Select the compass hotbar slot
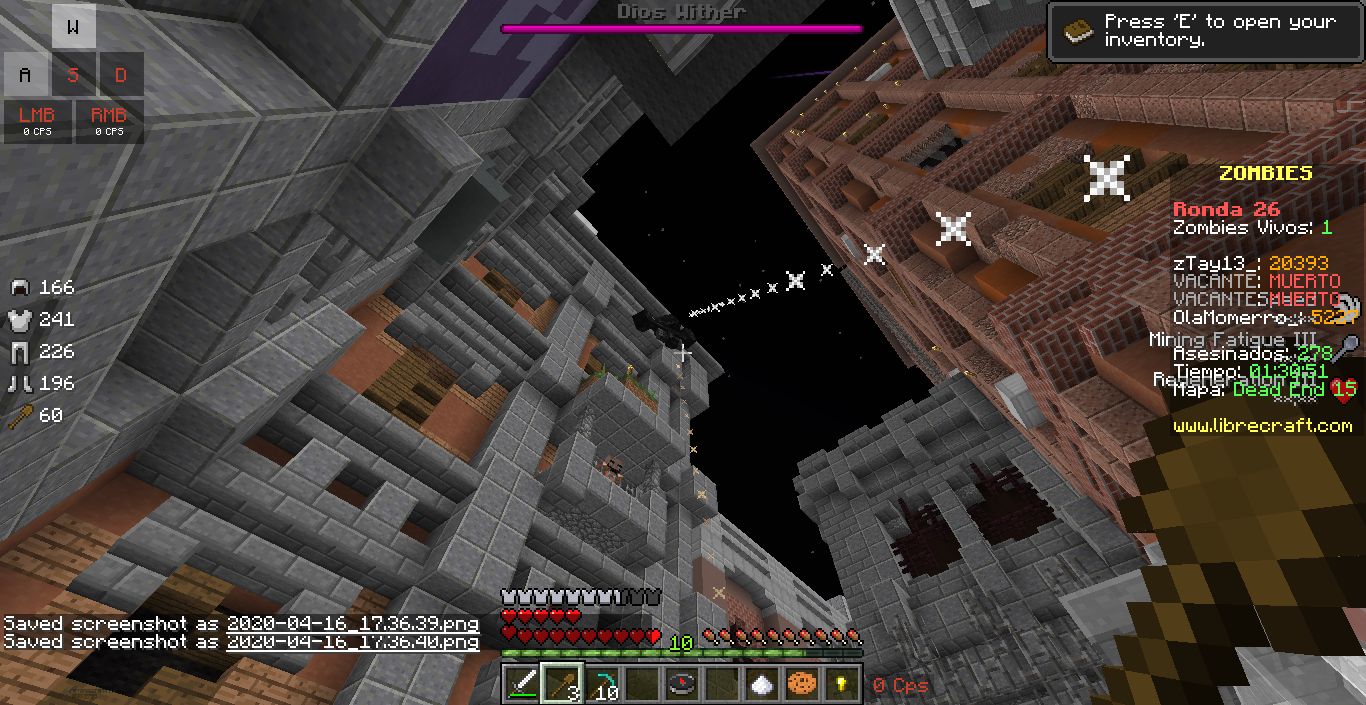 681,684
